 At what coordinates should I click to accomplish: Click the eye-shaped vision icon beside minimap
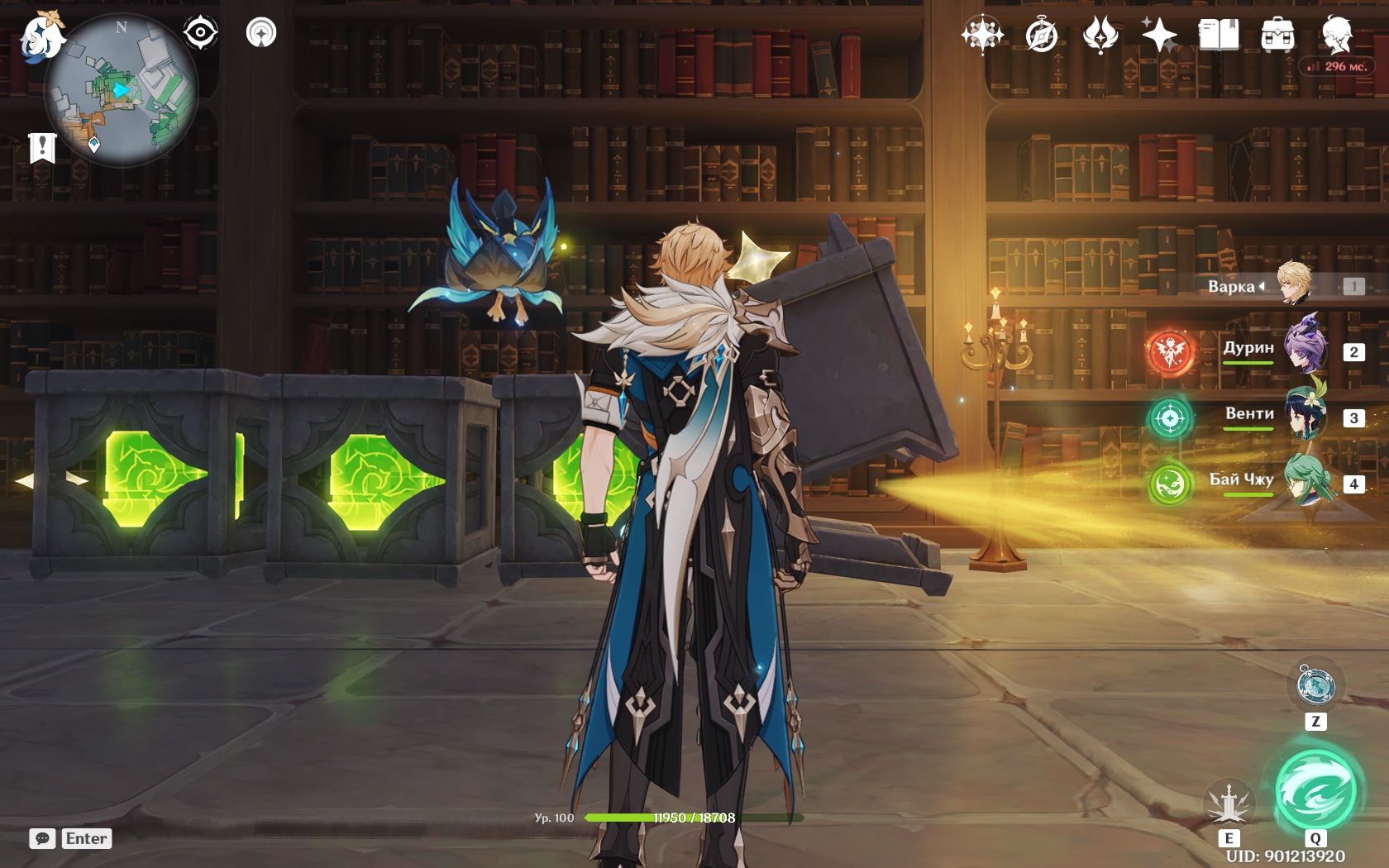[x=200, y=33]
